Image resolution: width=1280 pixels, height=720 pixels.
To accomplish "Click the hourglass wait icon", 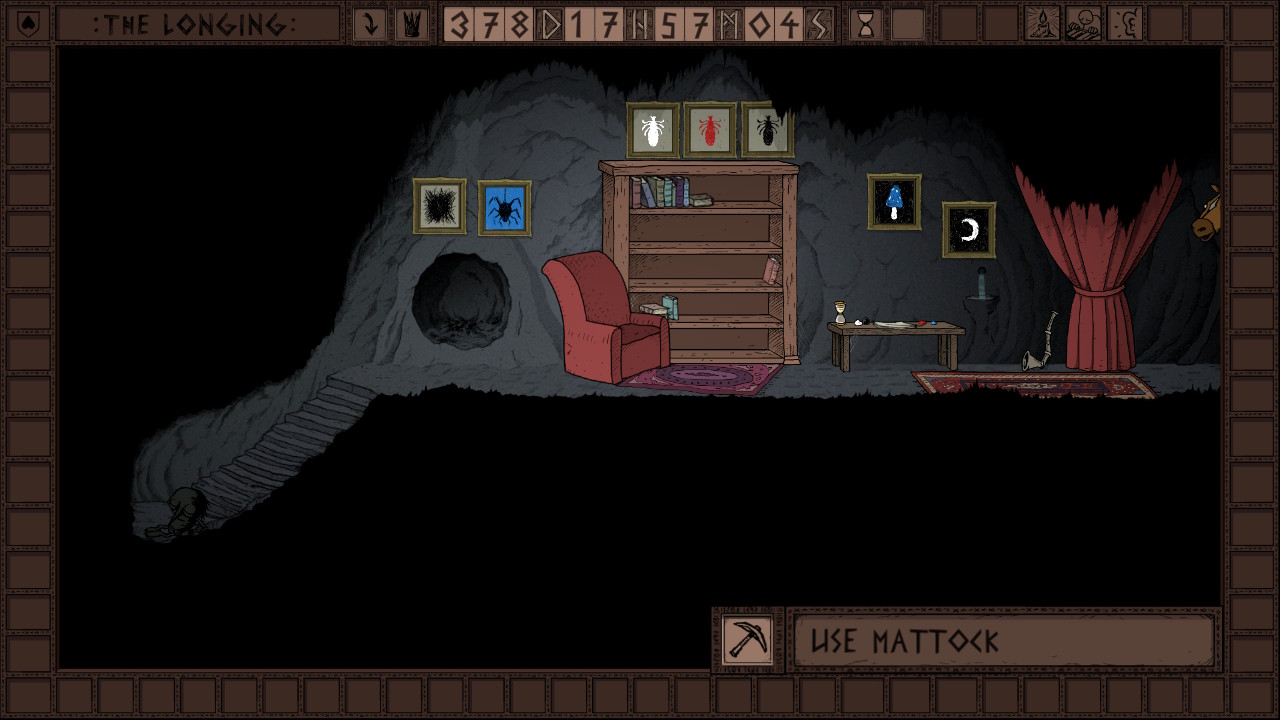I will pyautogui.click(x=866, y=24).
